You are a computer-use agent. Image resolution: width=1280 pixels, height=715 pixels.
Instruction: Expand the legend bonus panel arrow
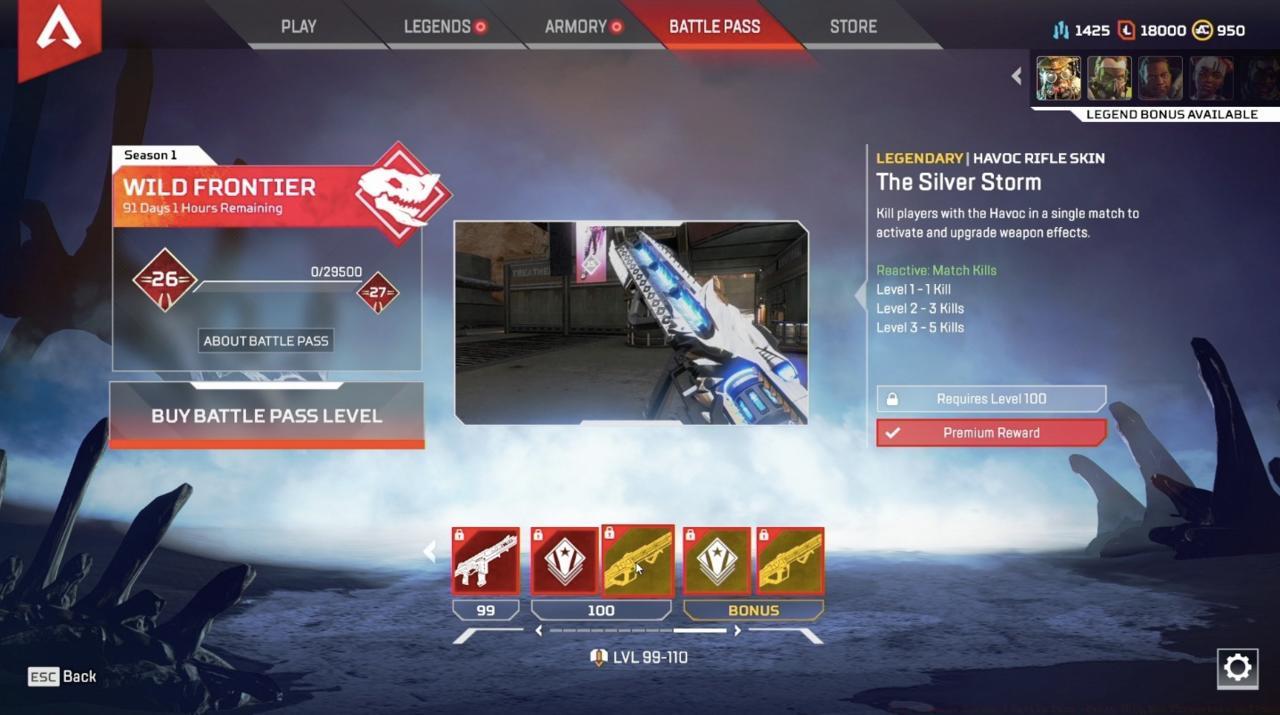pyautogui.click(x=1017, y=76)
